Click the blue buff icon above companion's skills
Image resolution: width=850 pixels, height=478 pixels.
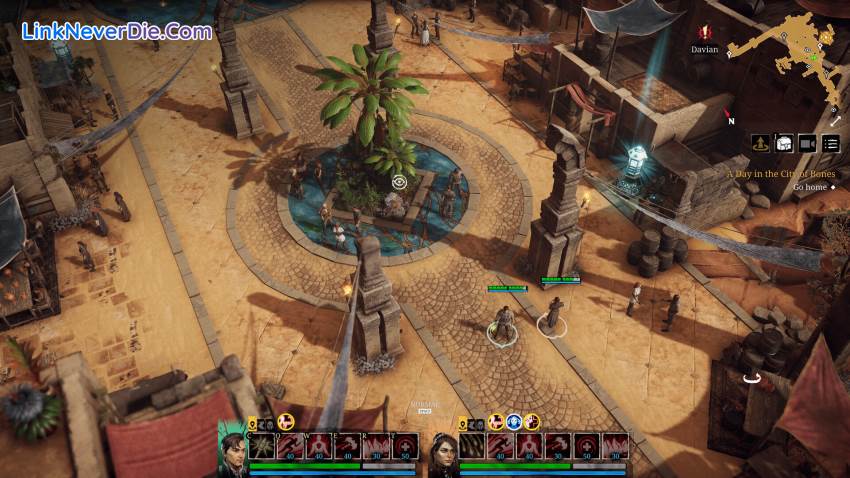point(513,422)
